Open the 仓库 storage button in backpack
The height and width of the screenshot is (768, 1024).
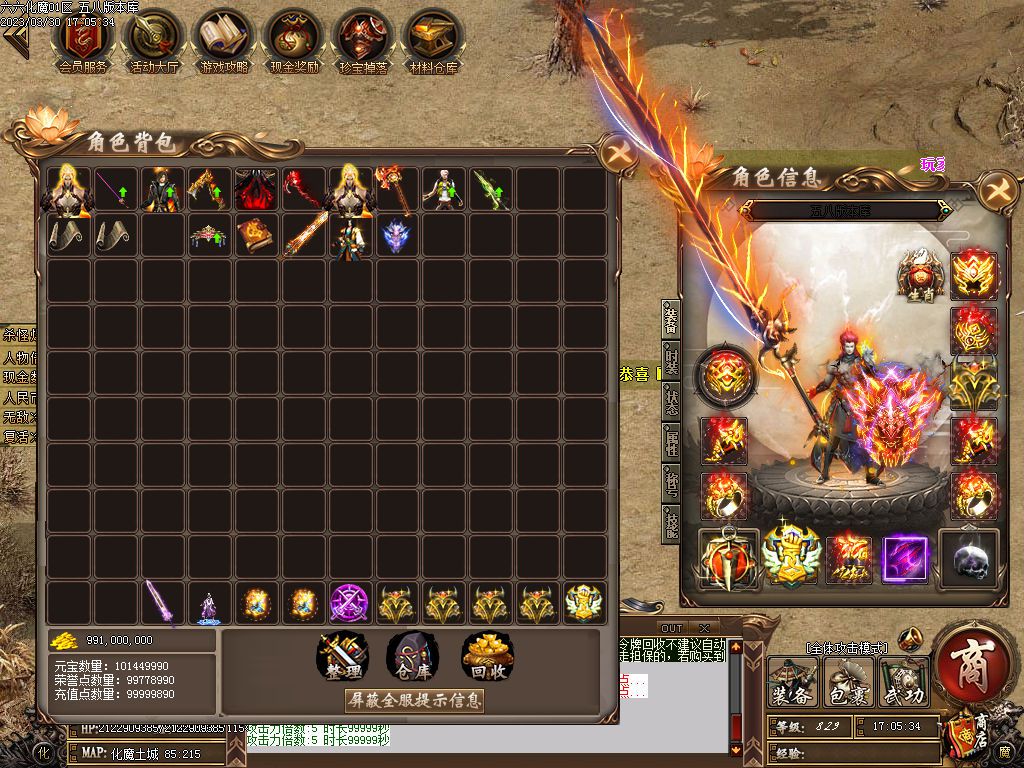tap(413, 655)
